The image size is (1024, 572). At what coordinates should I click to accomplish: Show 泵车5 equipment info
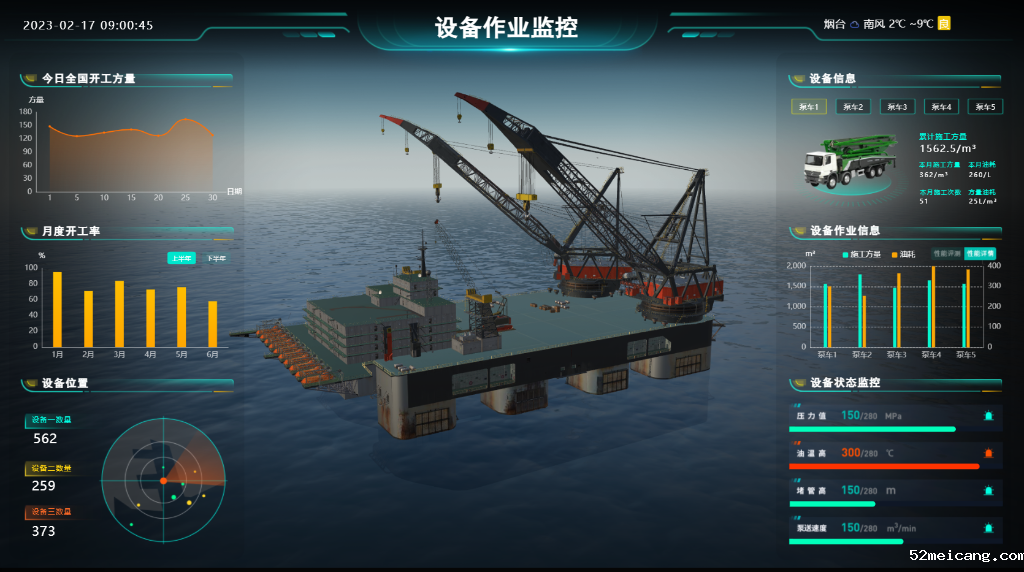click(985, 107)
